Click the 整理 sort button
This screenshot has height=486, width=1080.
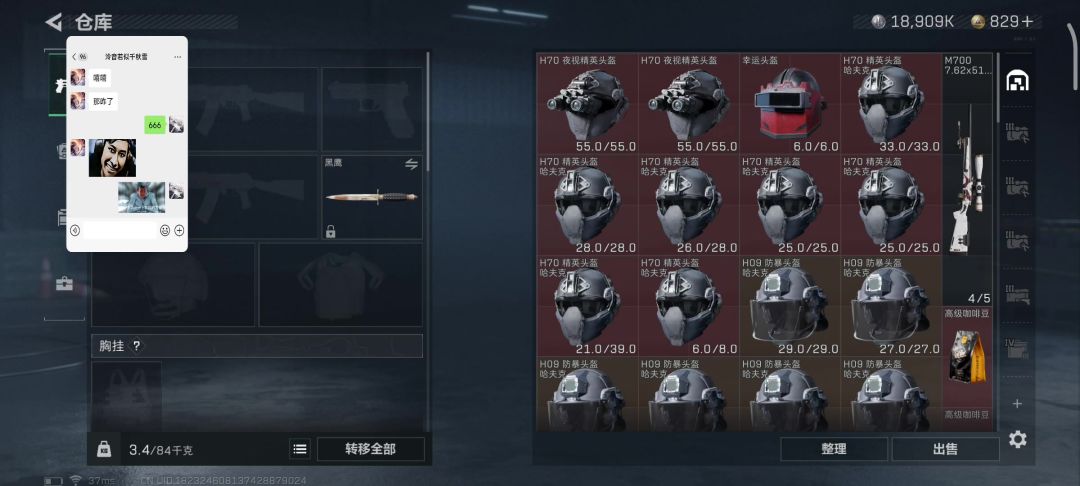point(833,449)
